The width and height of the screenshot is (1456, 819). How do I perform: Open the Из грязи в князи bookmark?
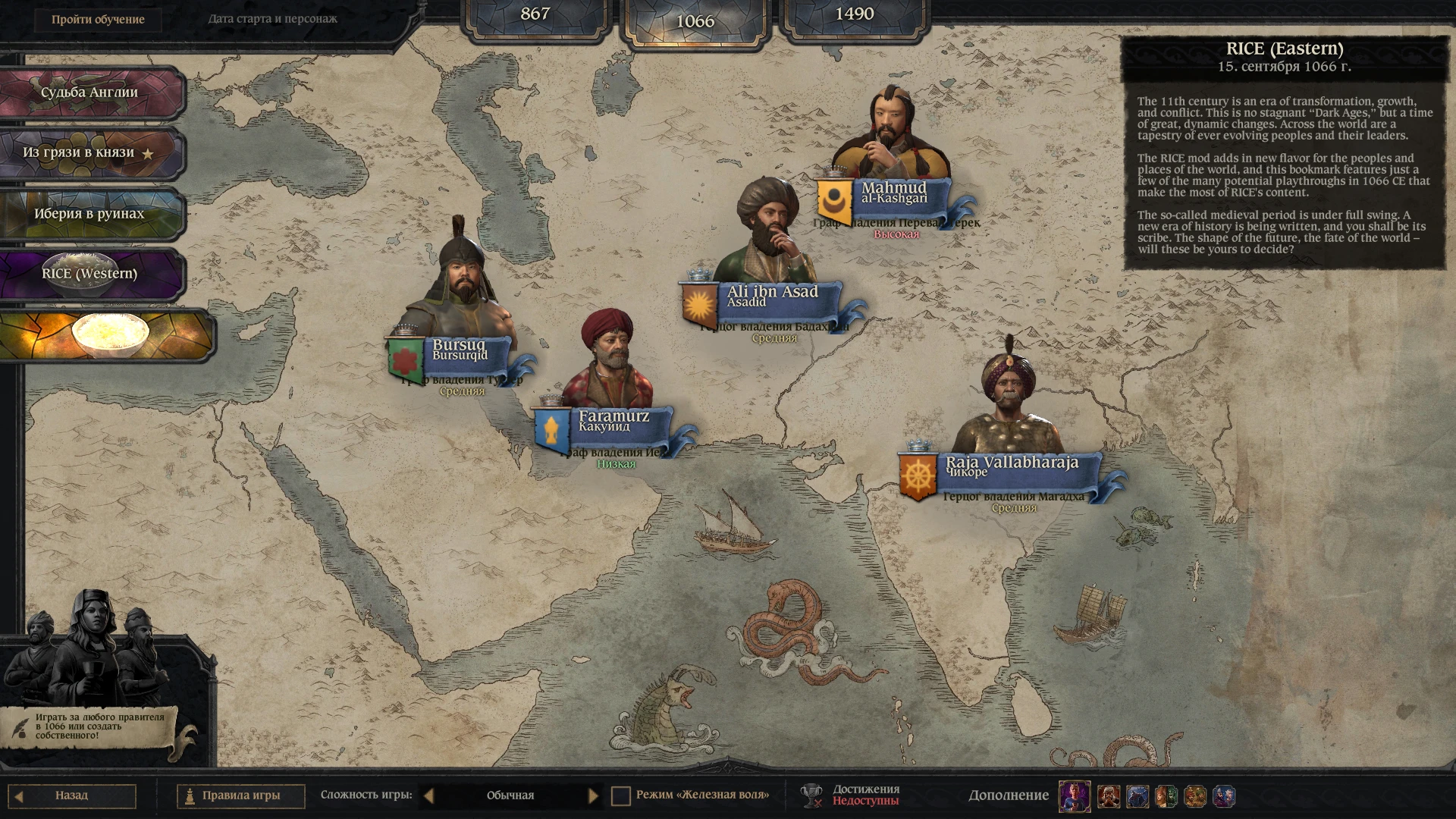(x=80, y=152)
